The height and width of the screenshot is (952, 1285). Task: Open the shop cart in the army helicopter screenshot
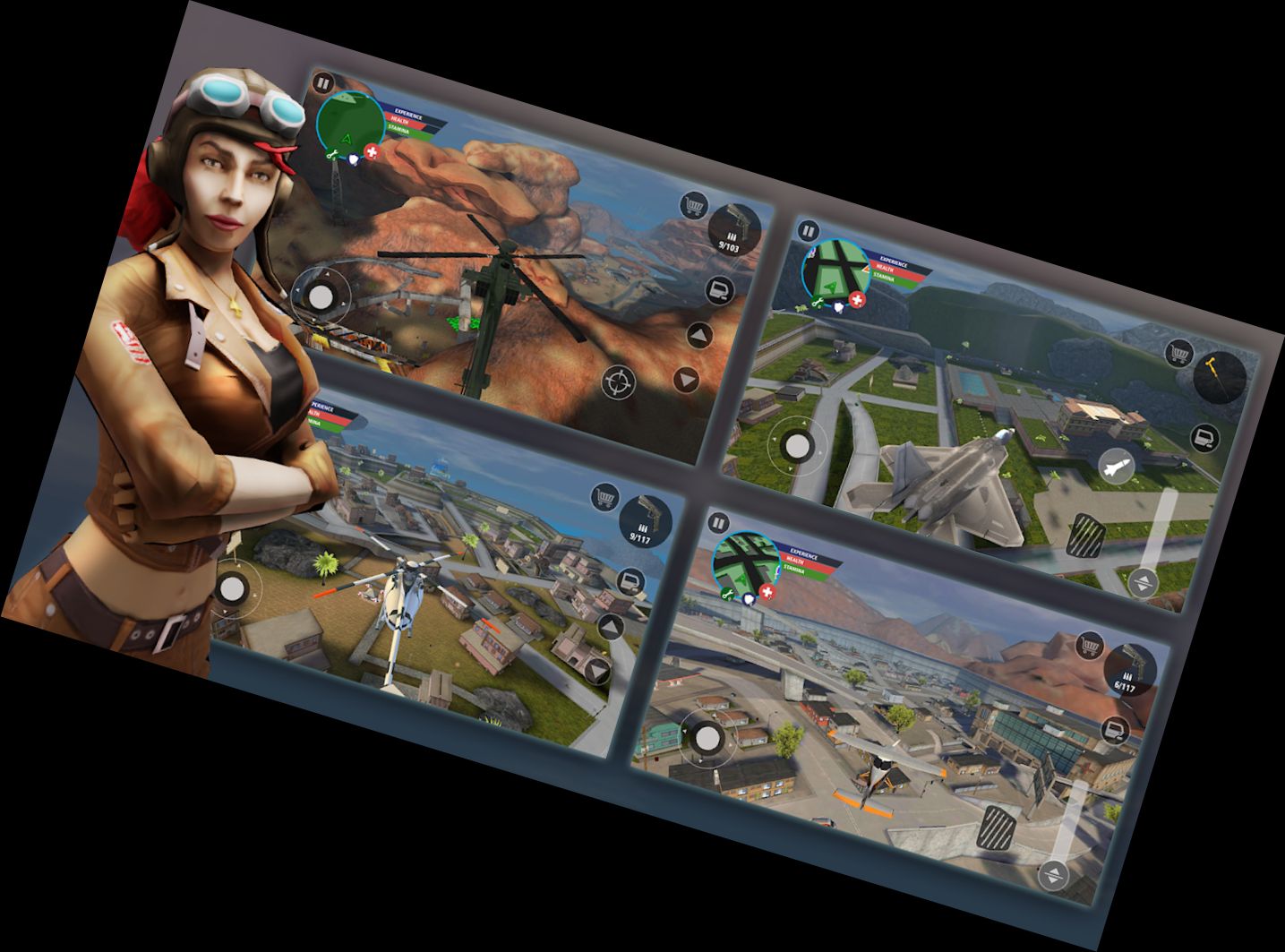(693, 206)
